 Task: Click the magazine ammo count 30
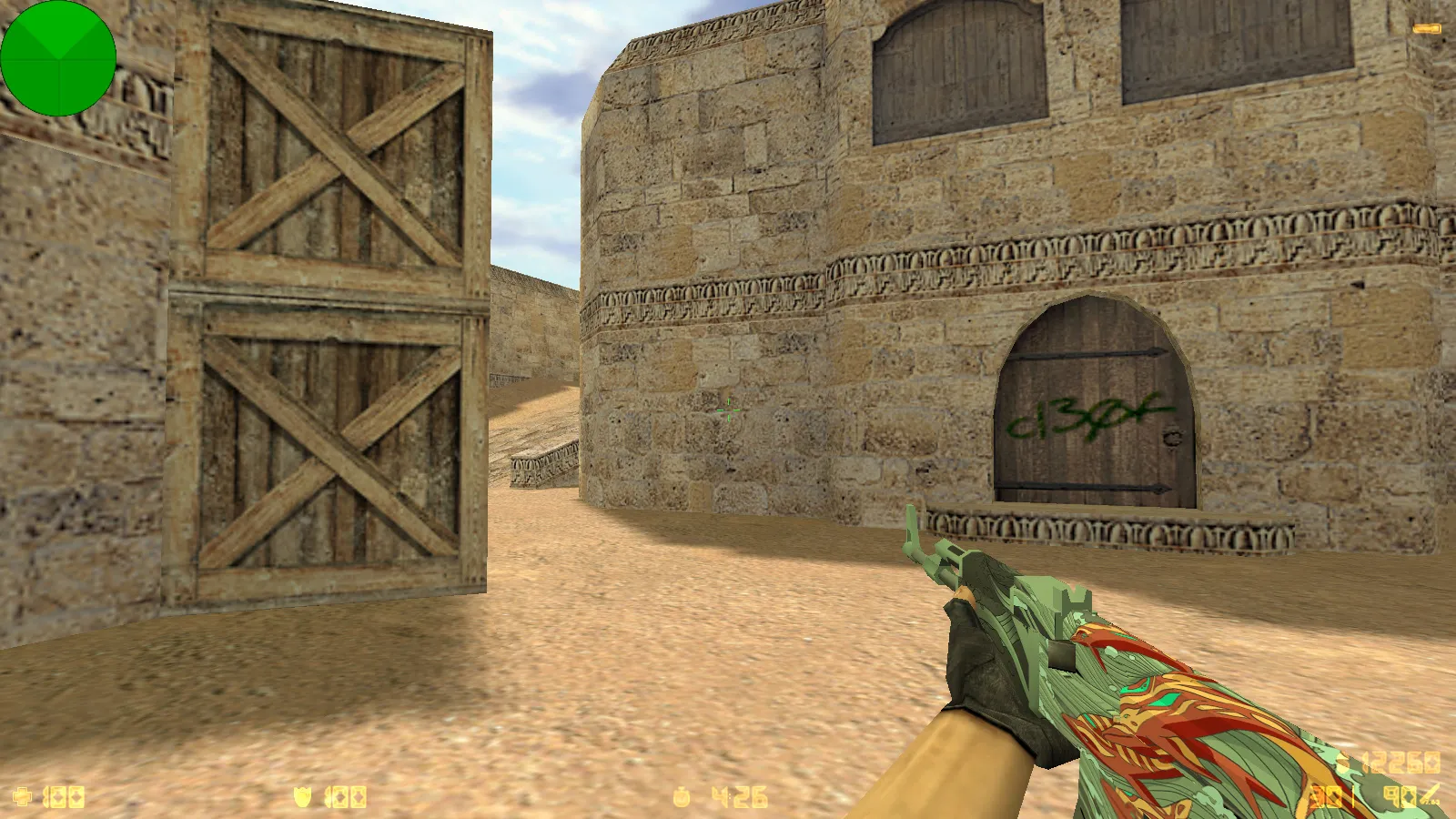[1325, 795]
